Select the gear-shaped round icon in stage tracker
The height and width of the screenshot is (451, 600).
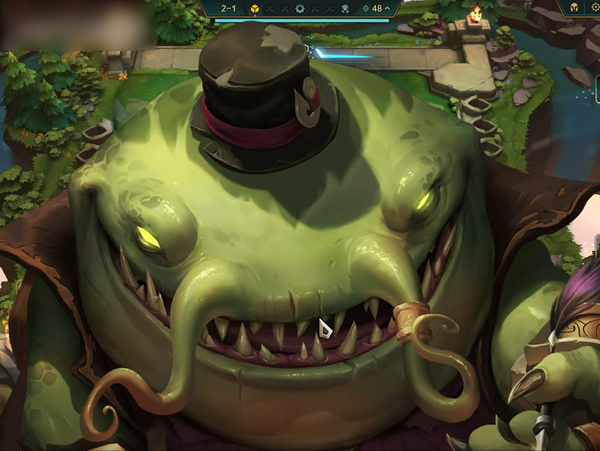coord(301,8)
